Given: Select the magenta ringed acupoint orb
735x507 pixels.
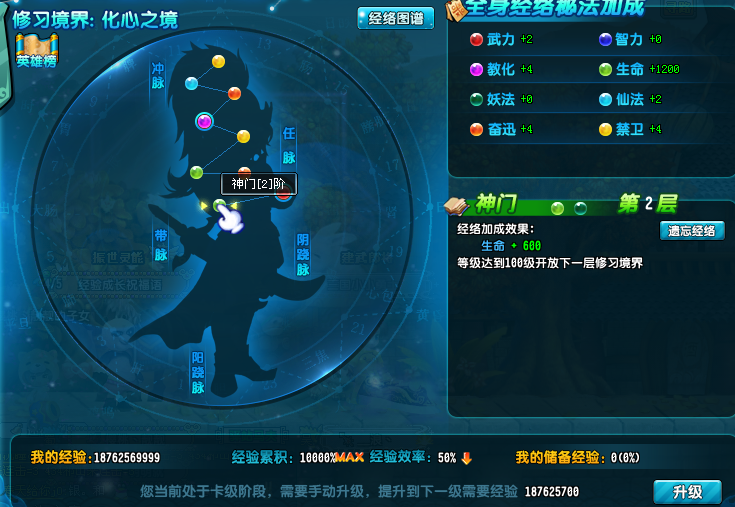Looking at the screenshot, I should [205, 121].
